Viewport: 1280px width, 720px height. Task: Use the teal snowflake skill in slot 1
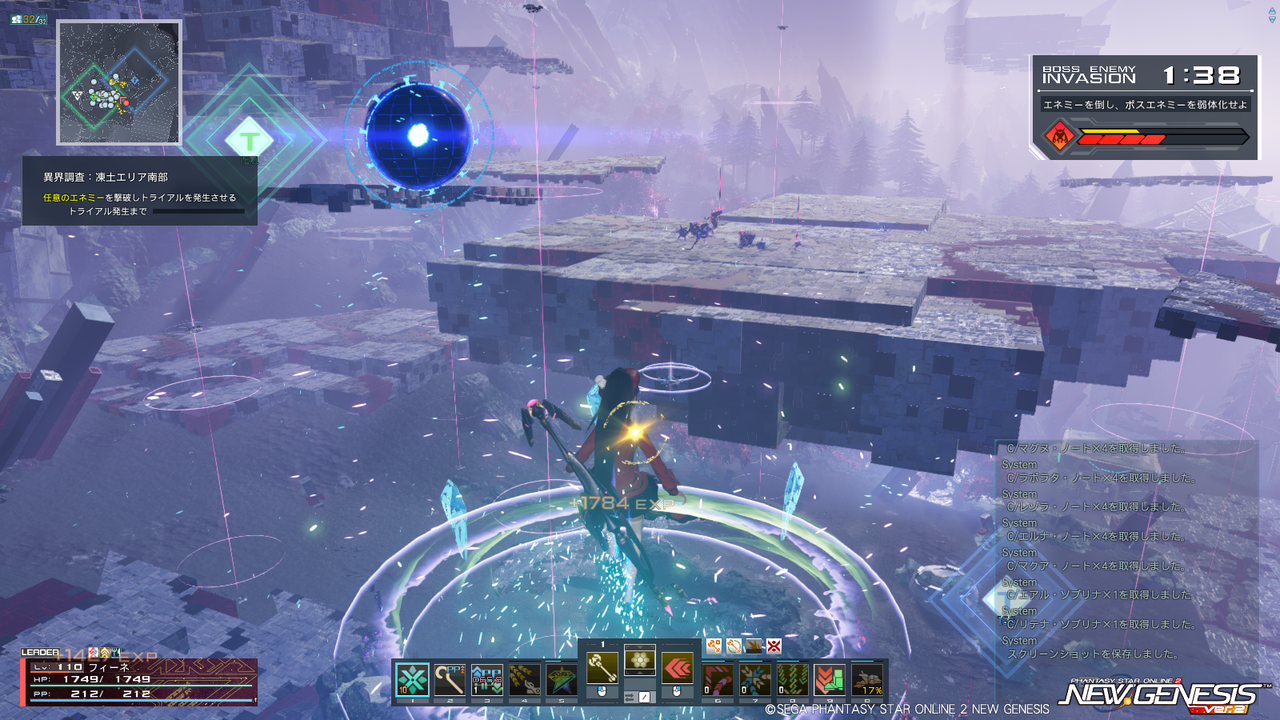(x=413, y=679)
